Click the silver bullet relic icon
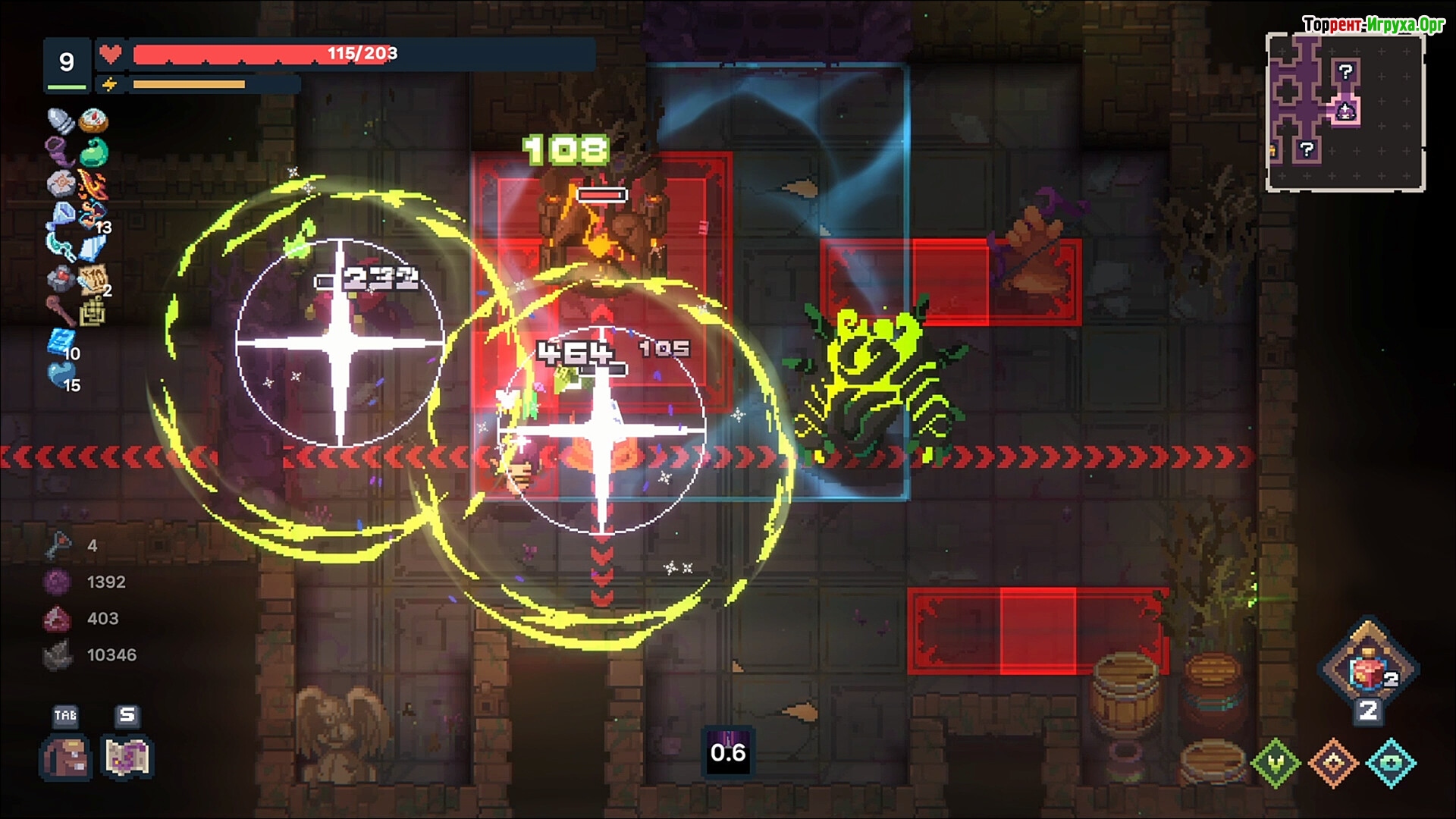This screenshot has width=1456, height=819. coord(61,120)
